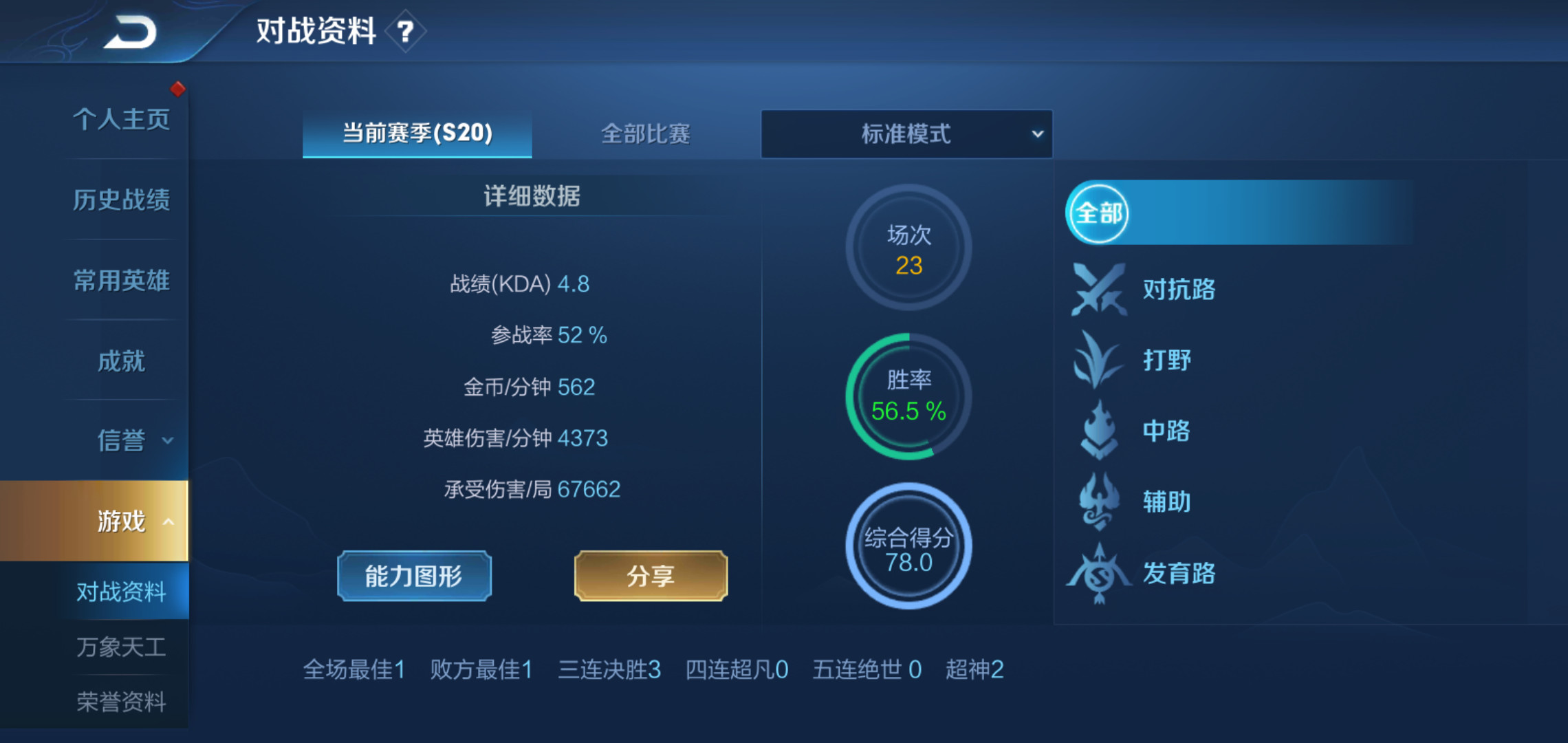Select the 发育路 farm lane icon
Viewport: 1568px width, 743px height.
pos(1099,574)
